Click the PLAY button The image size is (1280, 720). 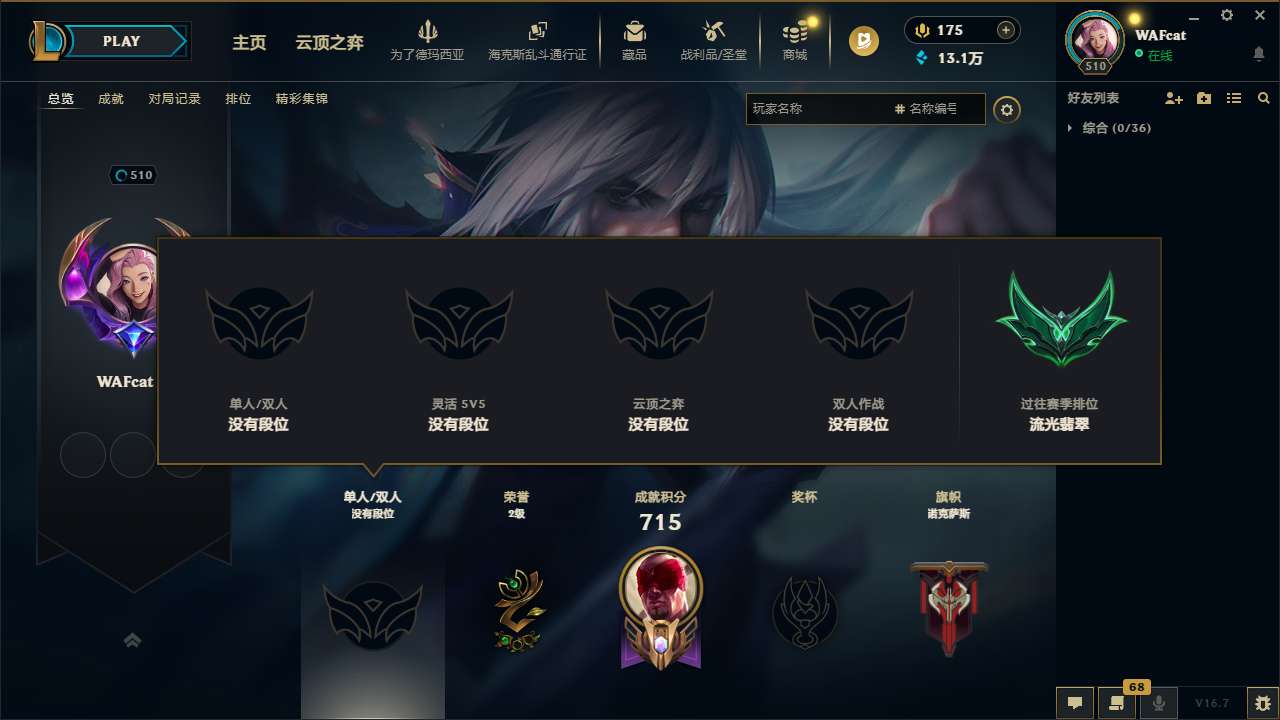[x=120, y=41]
